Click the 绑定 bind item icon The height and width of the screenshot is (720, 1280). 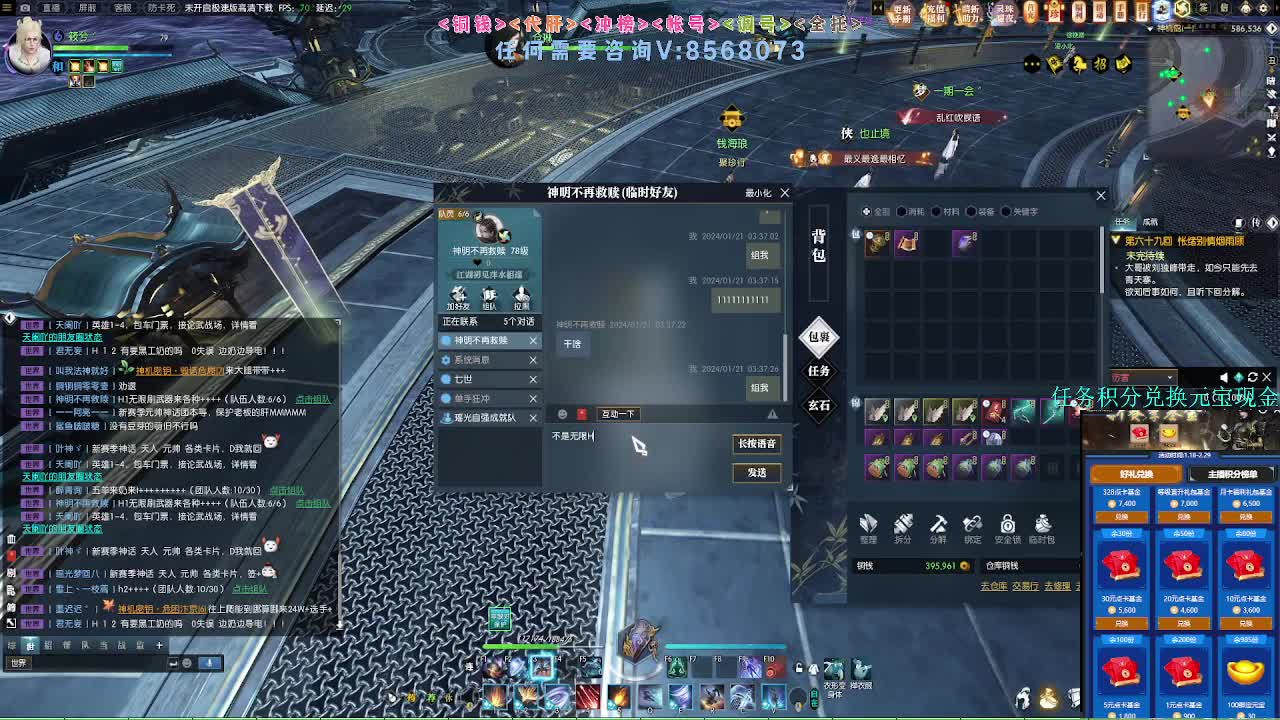972,528
